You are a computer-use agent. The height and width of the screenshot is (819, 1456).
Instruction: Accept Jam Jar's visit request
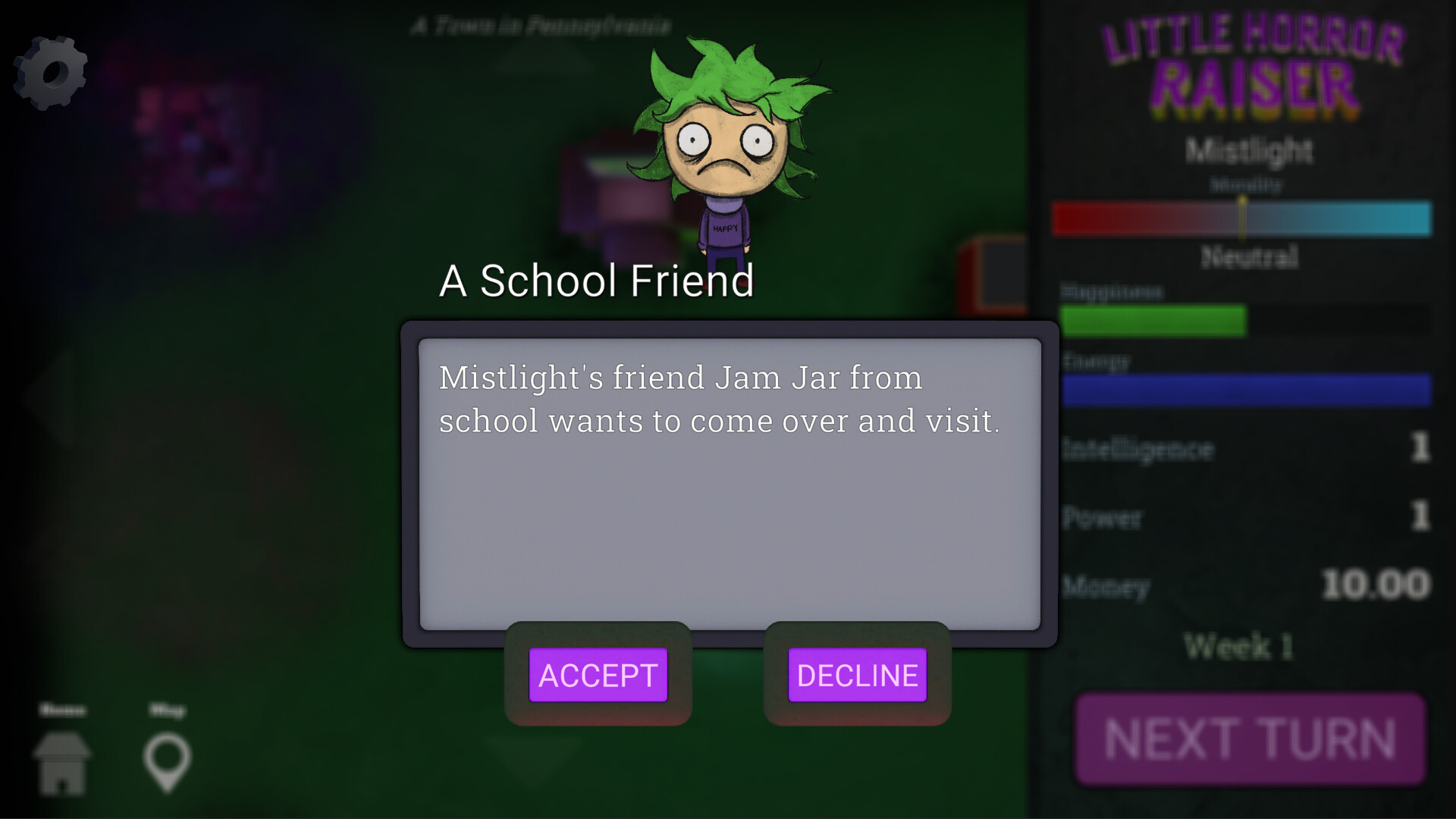tap(598, 675)
